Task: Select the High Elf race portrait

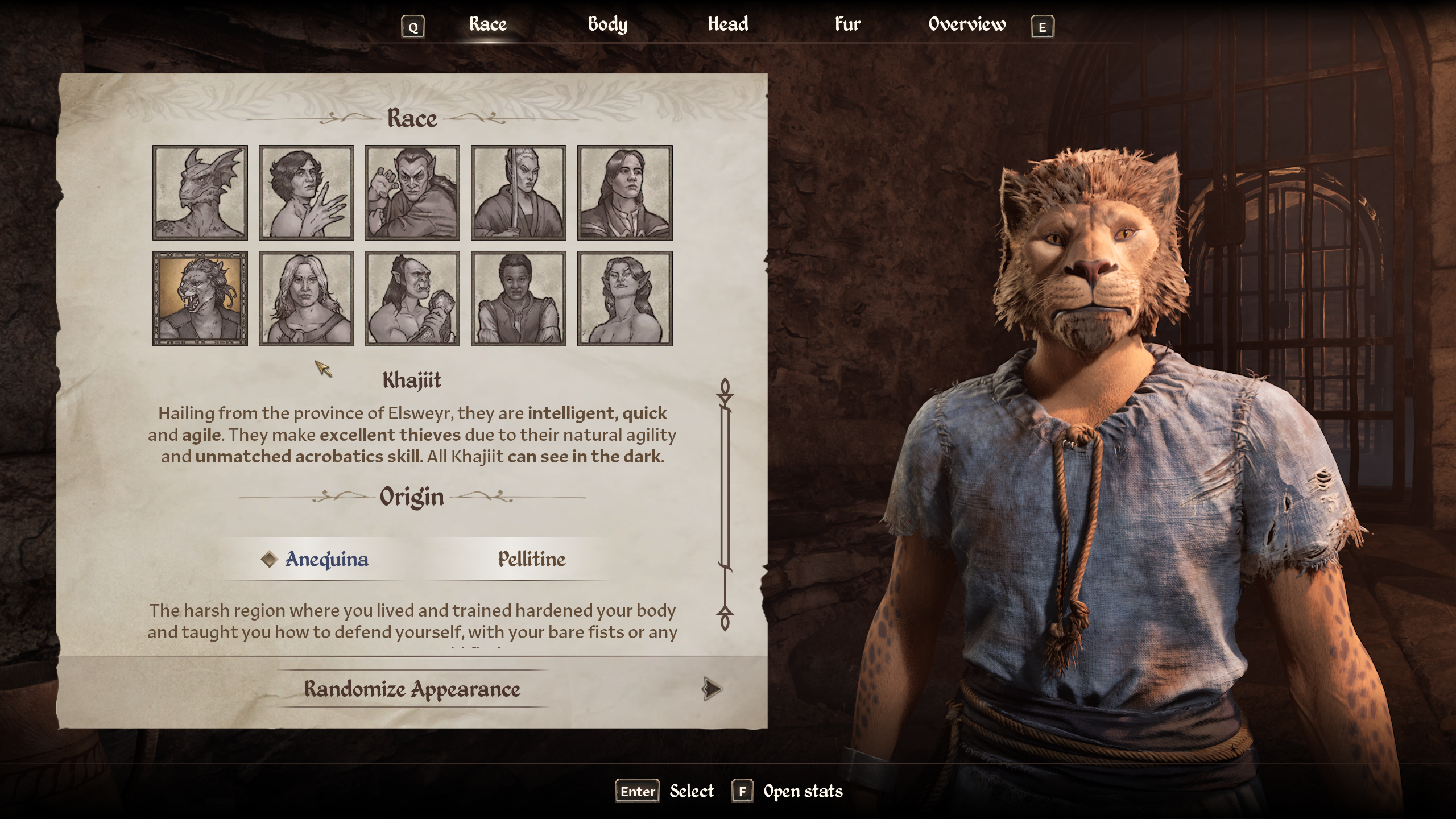Action: 519,193
